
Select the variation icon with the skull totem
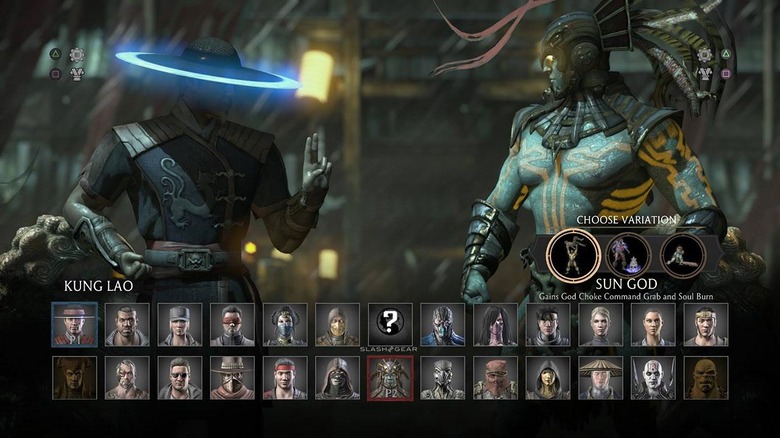(x=628, y=255)
